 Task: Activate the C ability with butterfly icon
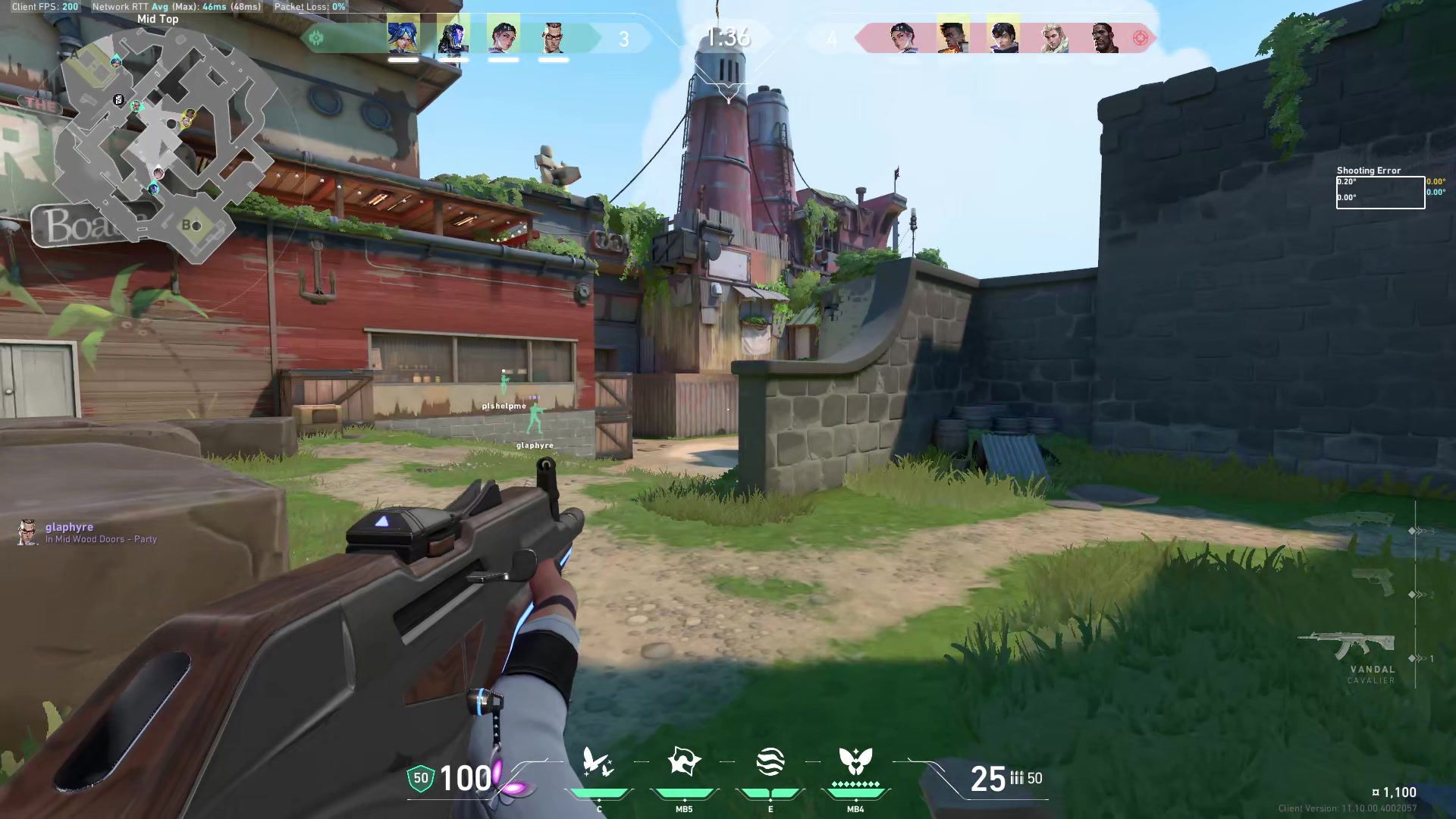point(598,762)
